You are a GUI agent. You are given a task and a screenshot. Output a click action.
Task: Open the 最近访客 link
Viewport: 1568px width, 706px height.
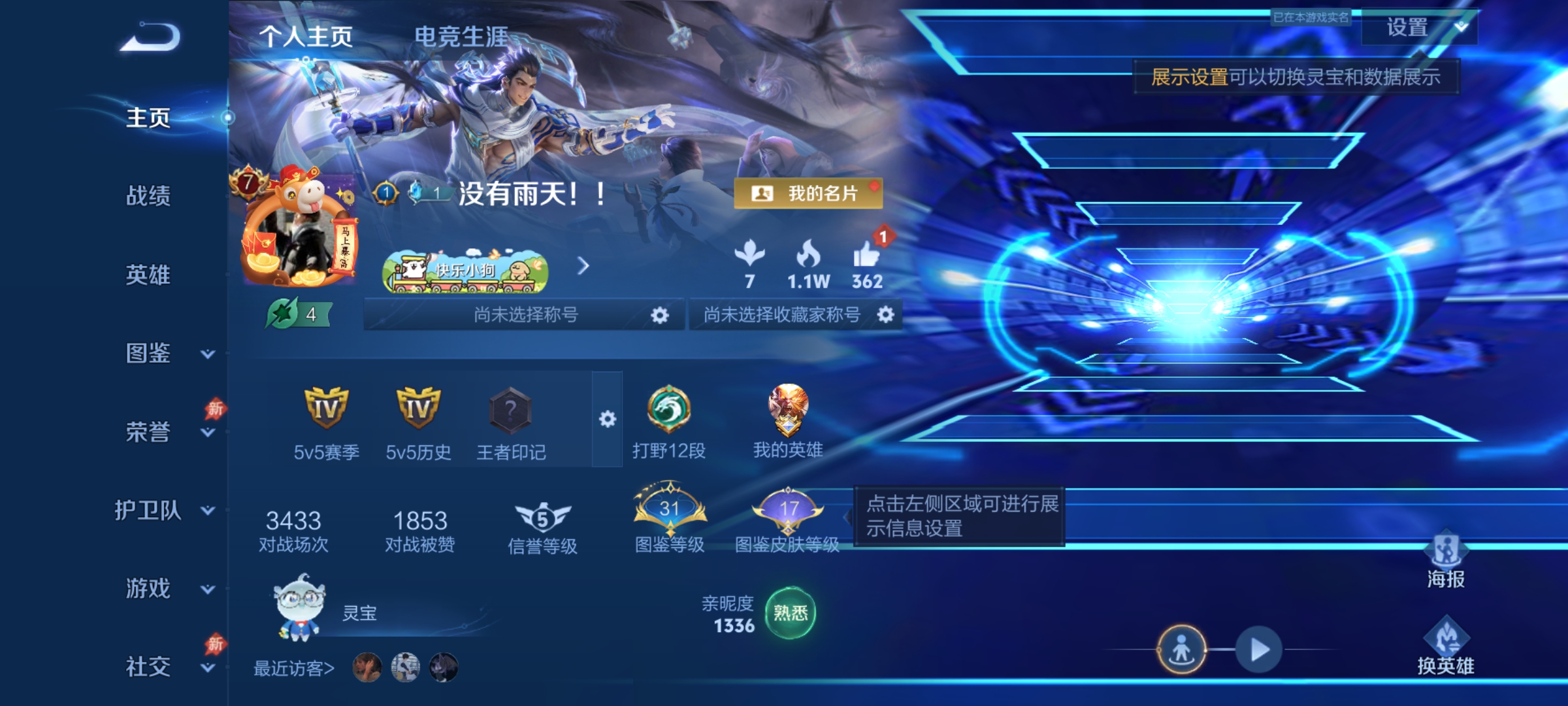(293, 667)
